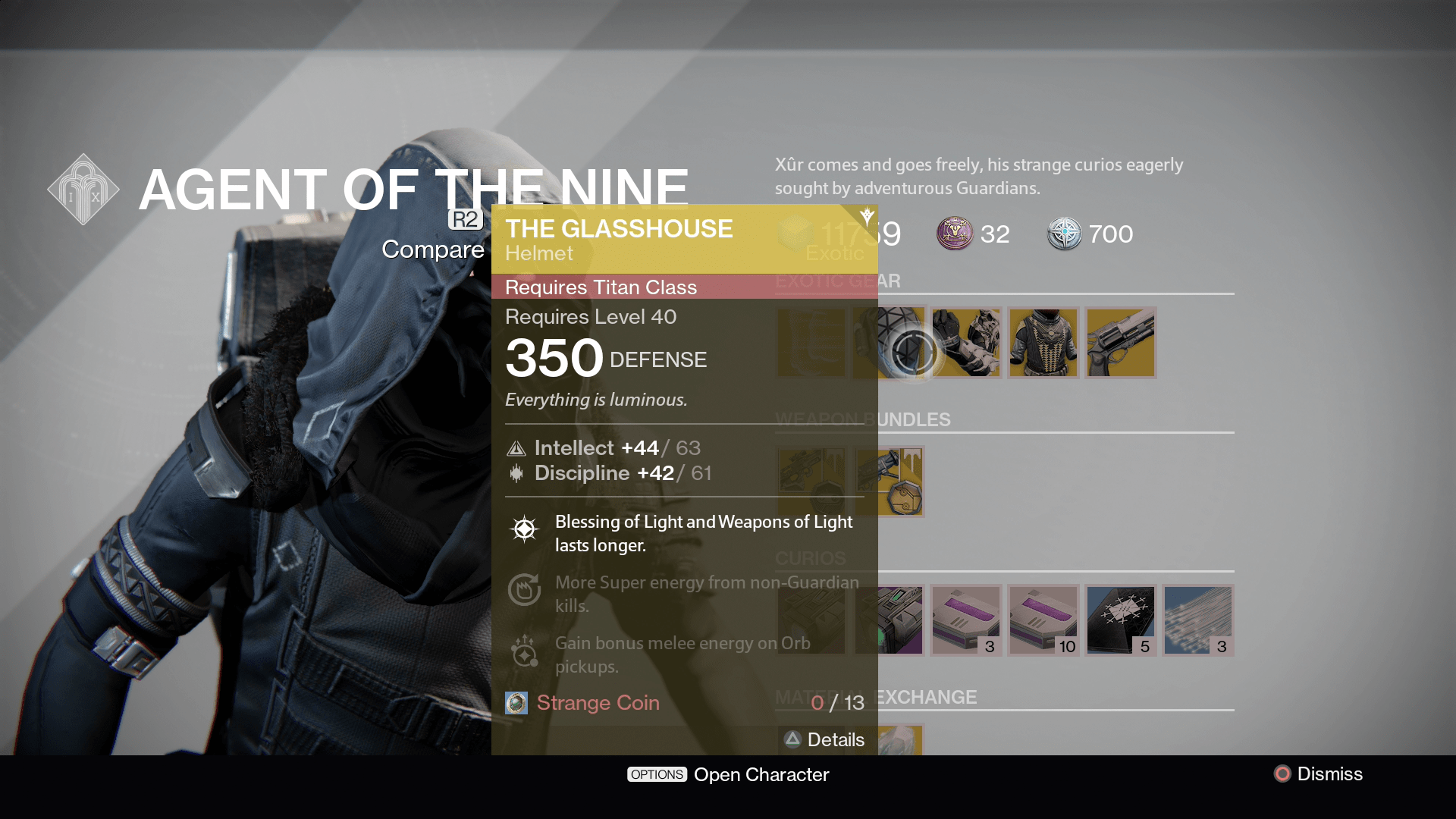The image size is (1456, 819).
Task: Select the Discipline stat icon
Action: coord(516,473)
